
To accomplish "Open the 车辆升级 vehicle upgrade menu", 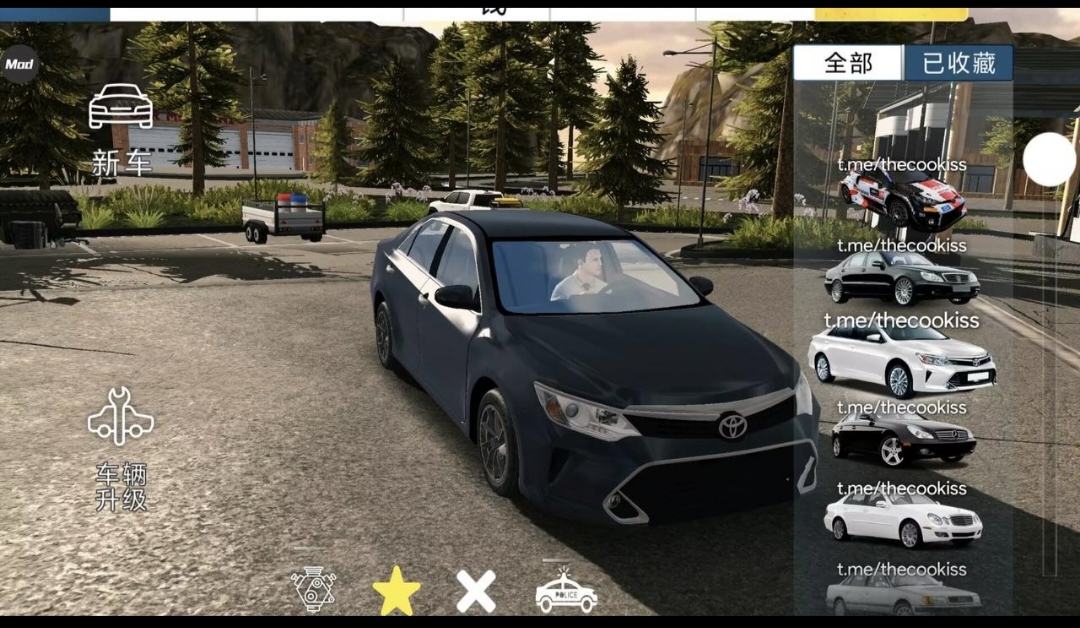I will 121,448.
